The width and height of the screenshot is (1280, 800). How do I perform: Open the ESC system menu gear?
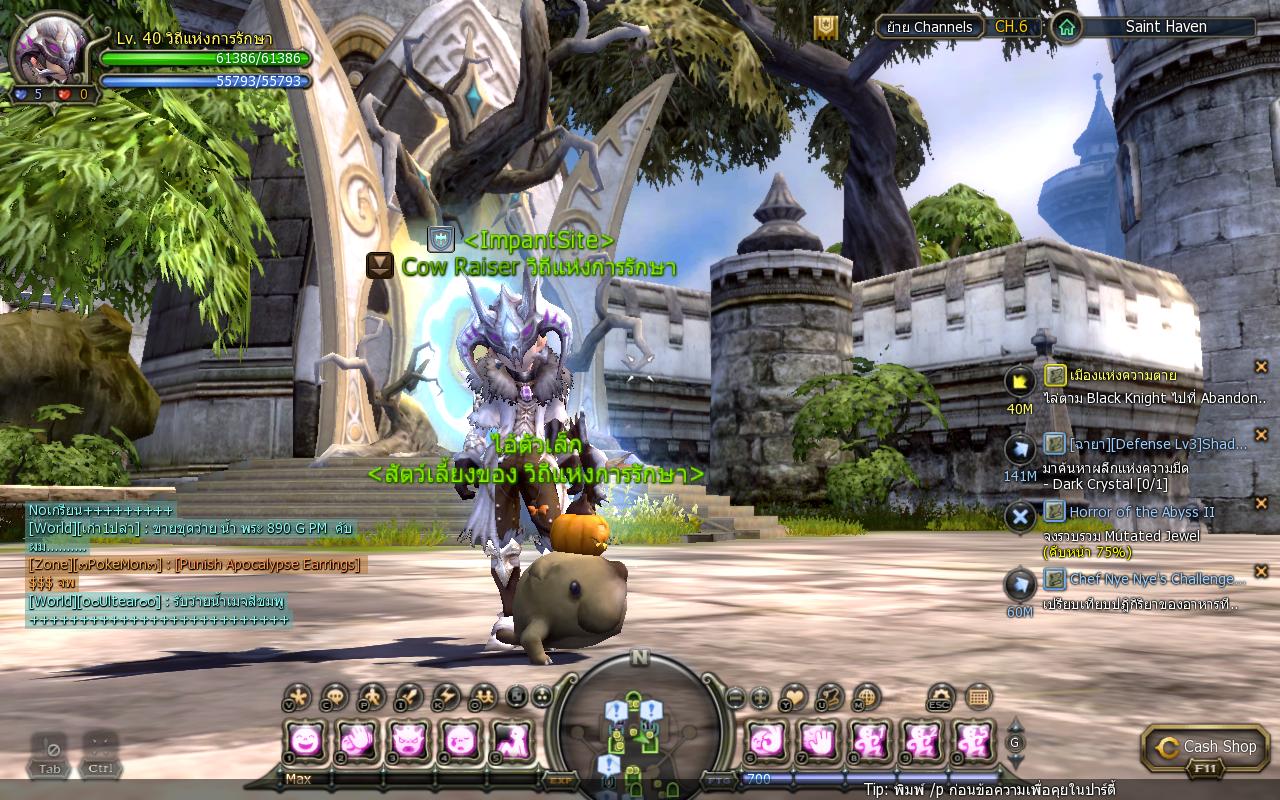coord(941,696)
